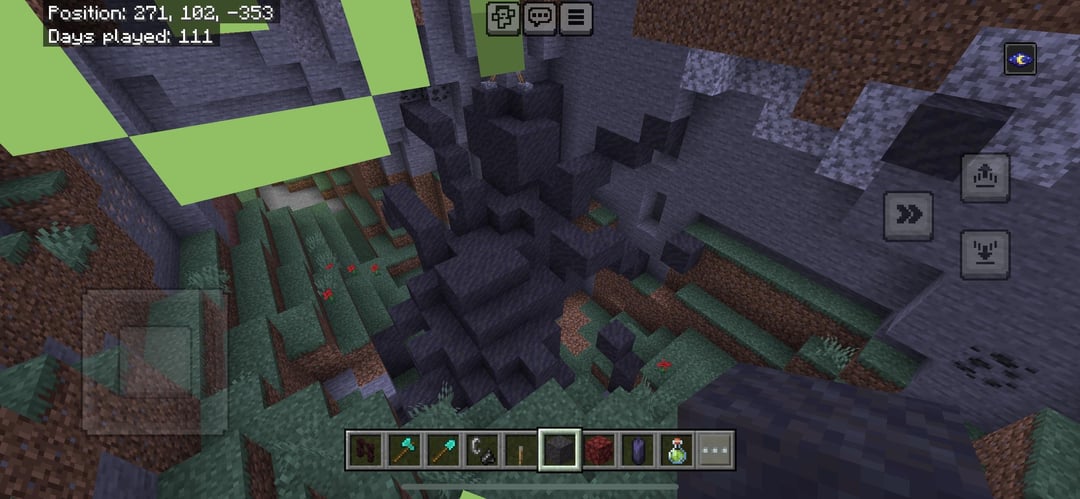Open the pause menu

coord(574,18)
